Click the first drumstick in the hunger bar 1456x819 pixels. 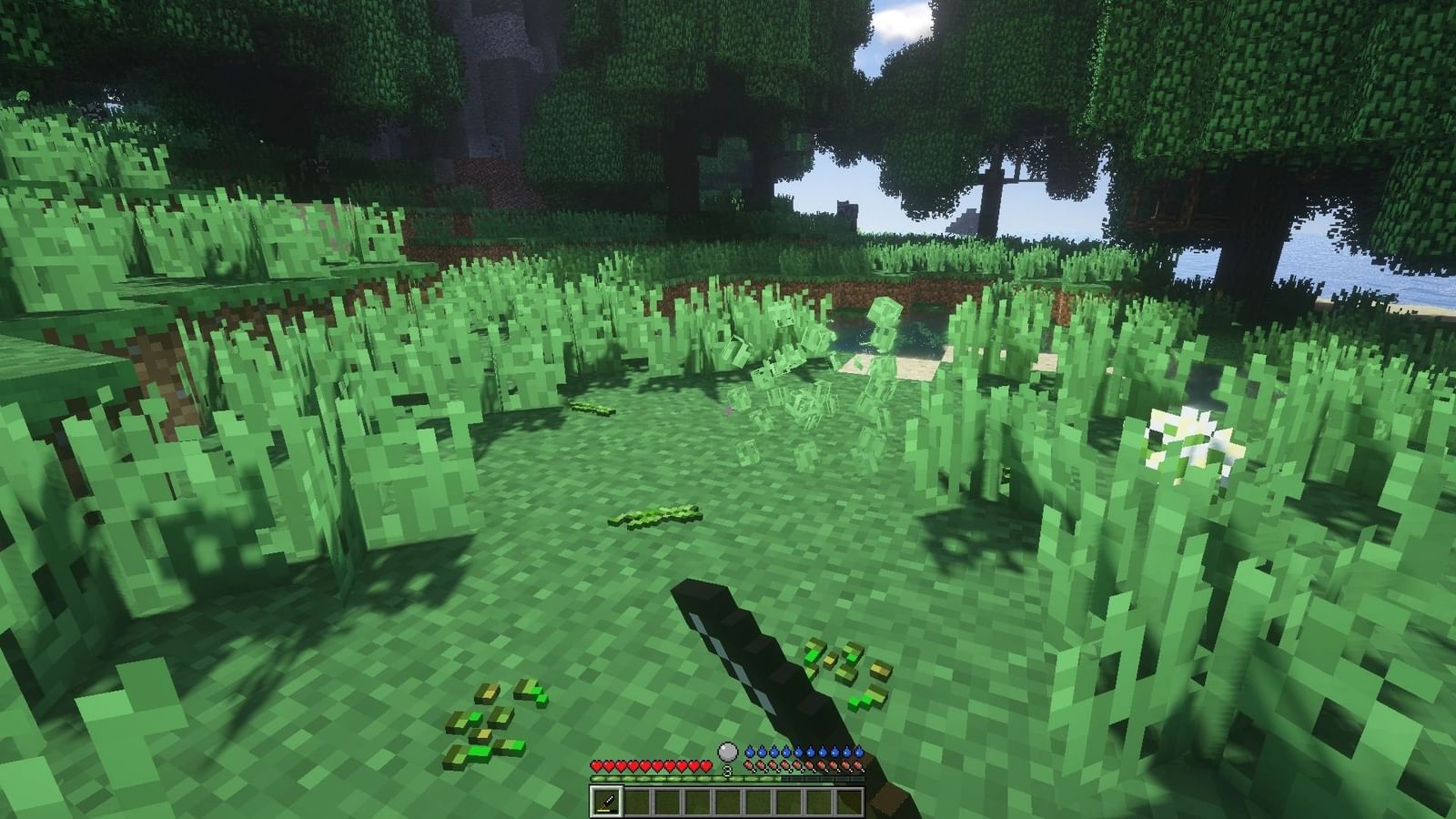coord(750,765)
